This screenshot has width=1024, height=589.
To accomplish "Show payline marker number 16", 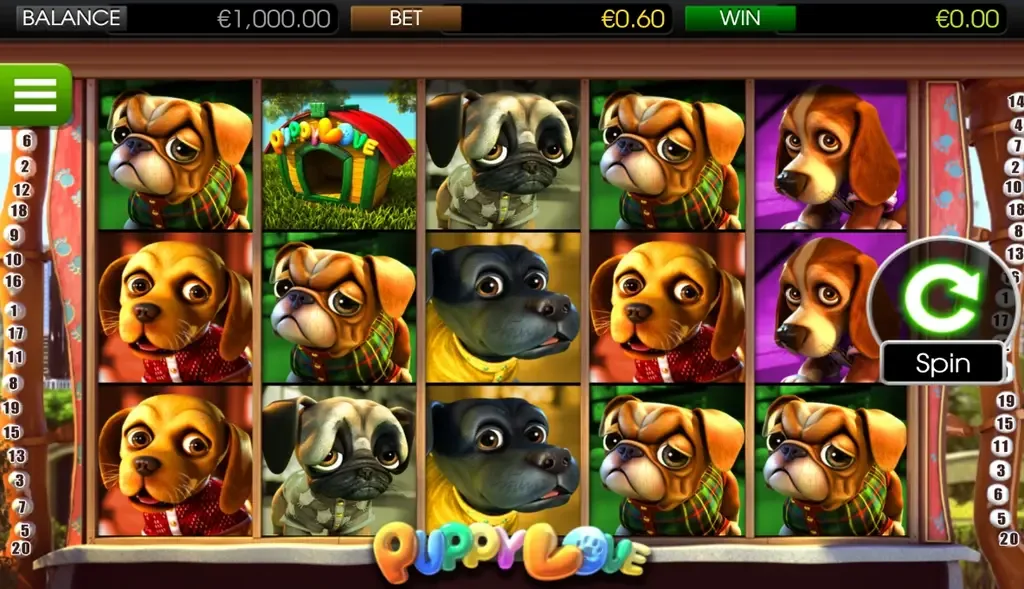I will [x=14, y=282].
